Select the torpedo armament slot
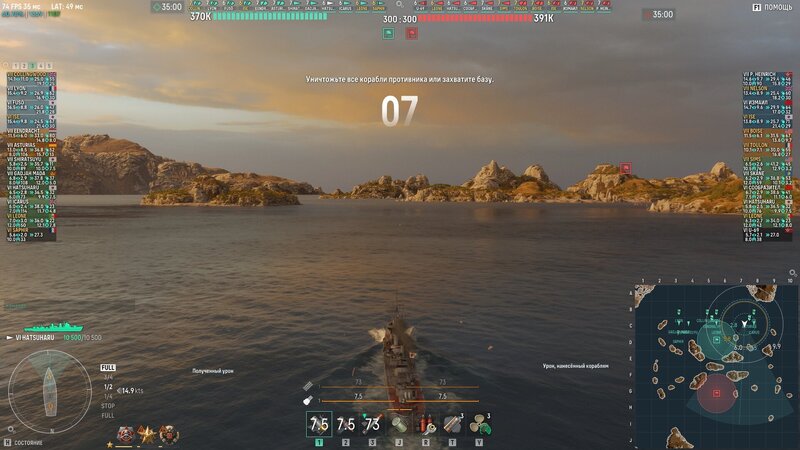Image resolution: width=800 pixels, height=450 pixels. coord(373,424)
